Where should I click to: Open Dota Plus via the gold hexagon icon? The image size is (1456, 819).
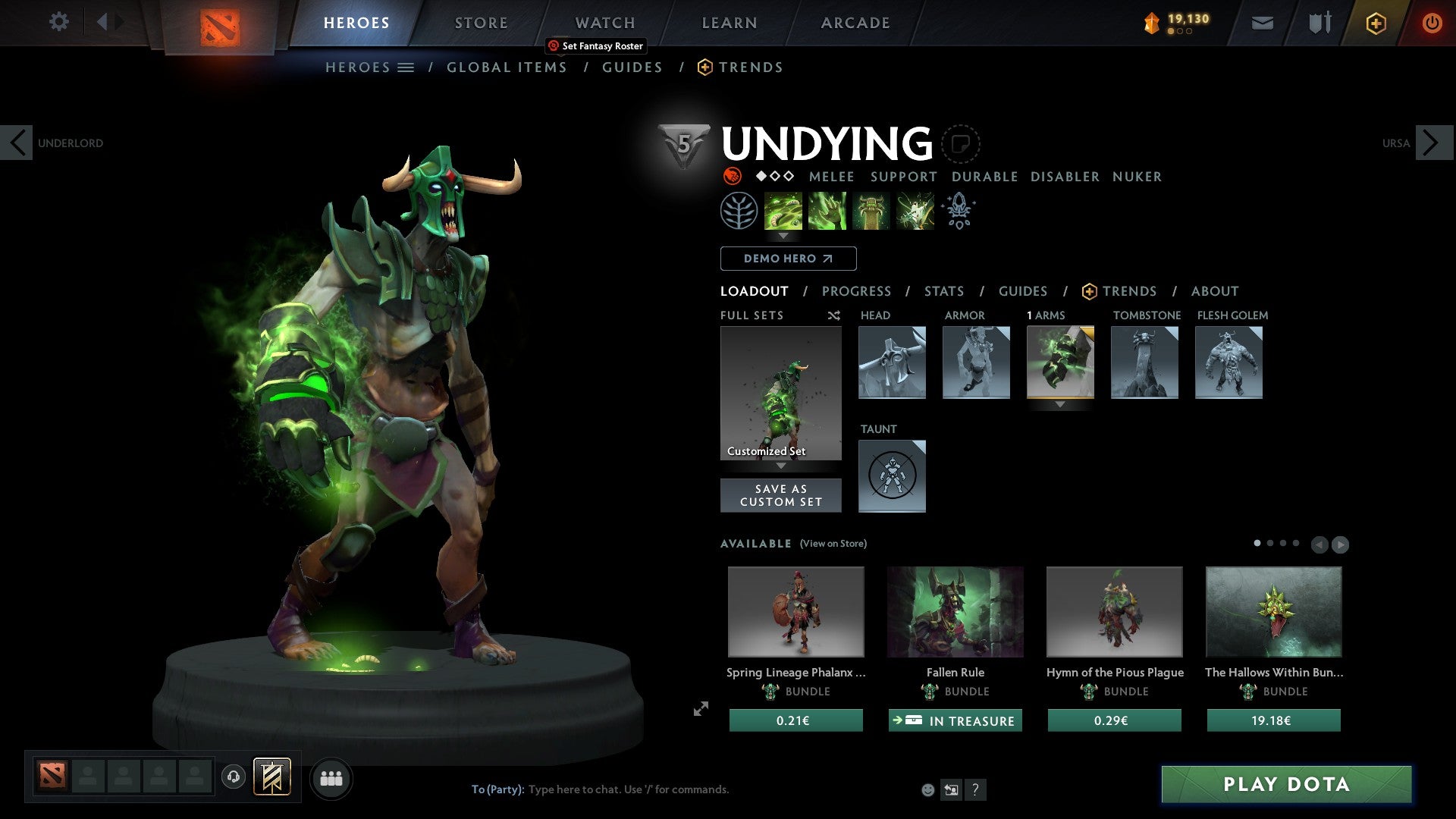pos(1375,23)
